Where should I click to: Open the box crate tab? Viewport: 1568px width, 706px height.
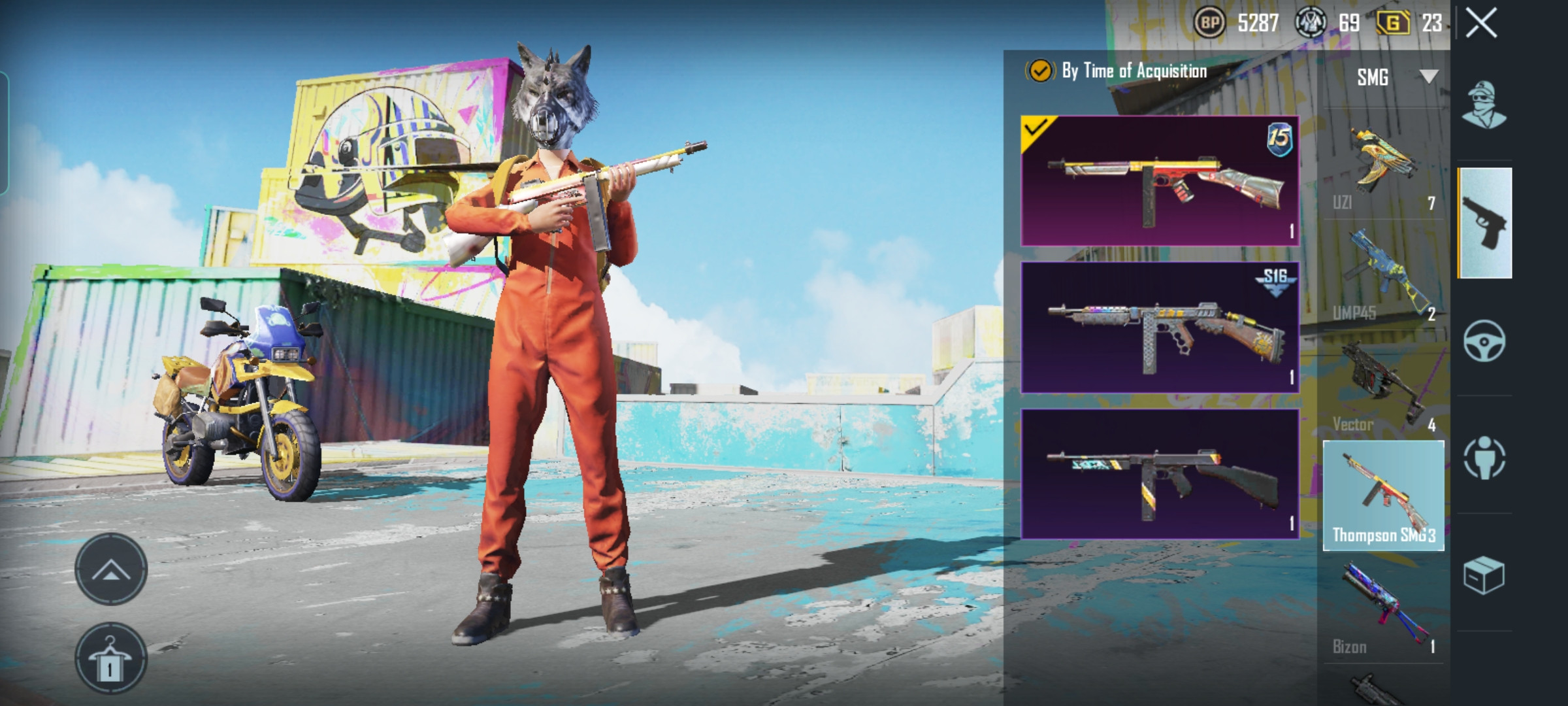pyautogui.click(x=1484, y=575)
